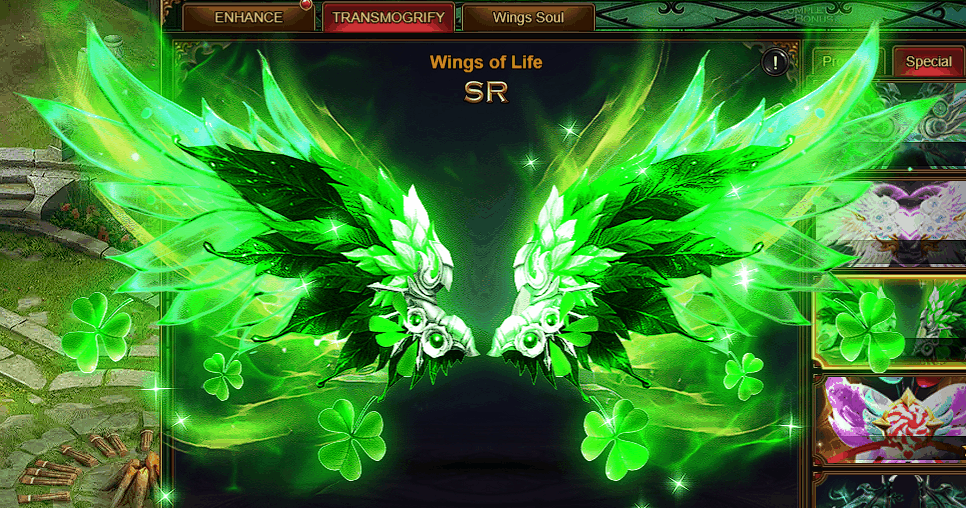Pick the pink and red wings thumbnail
Viewport: 966px width, 508px height.
click(x=890, y=420)
